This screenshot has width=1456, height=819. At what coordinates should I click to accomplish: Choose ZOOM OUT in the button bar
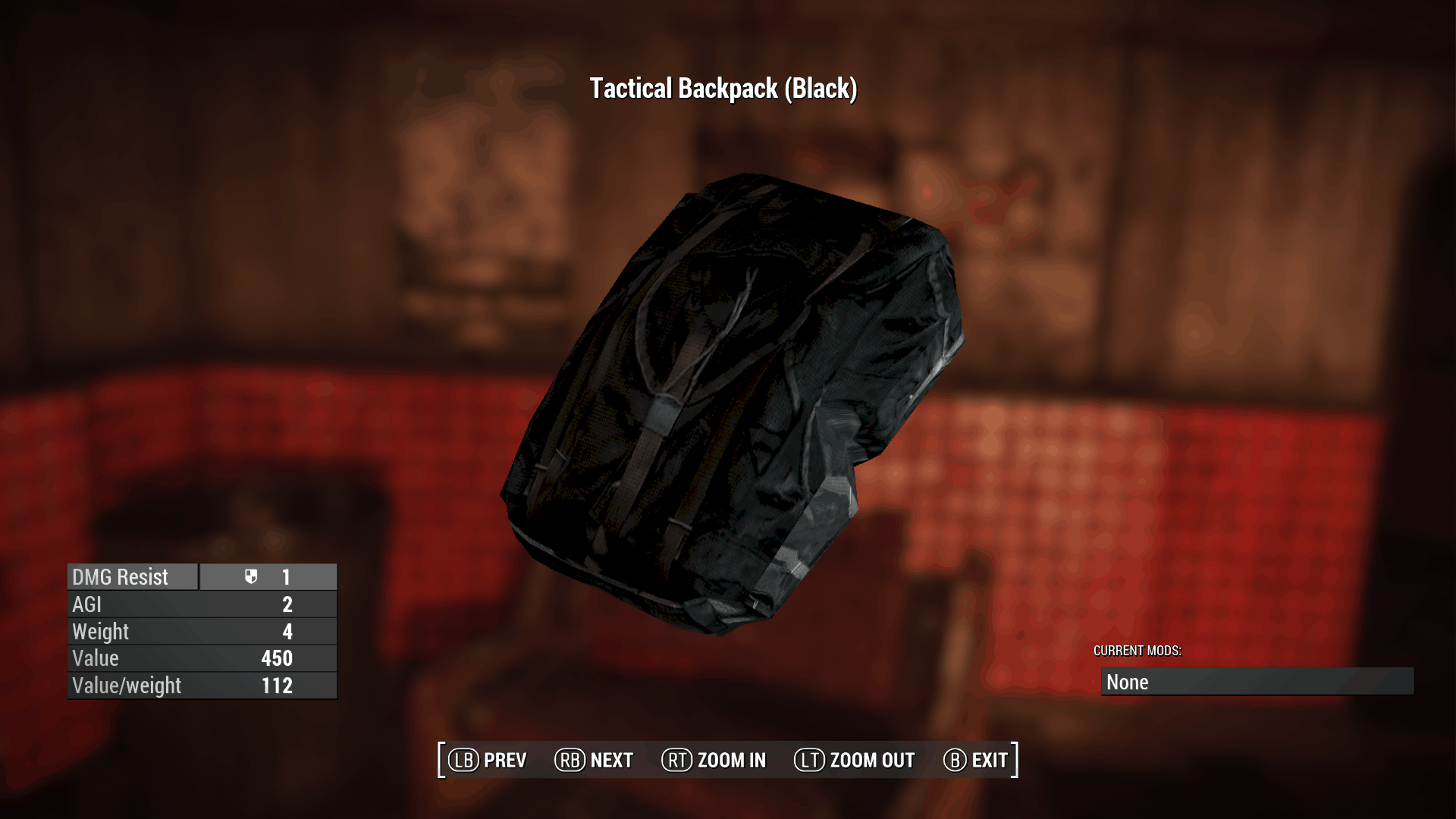[855, 760]
